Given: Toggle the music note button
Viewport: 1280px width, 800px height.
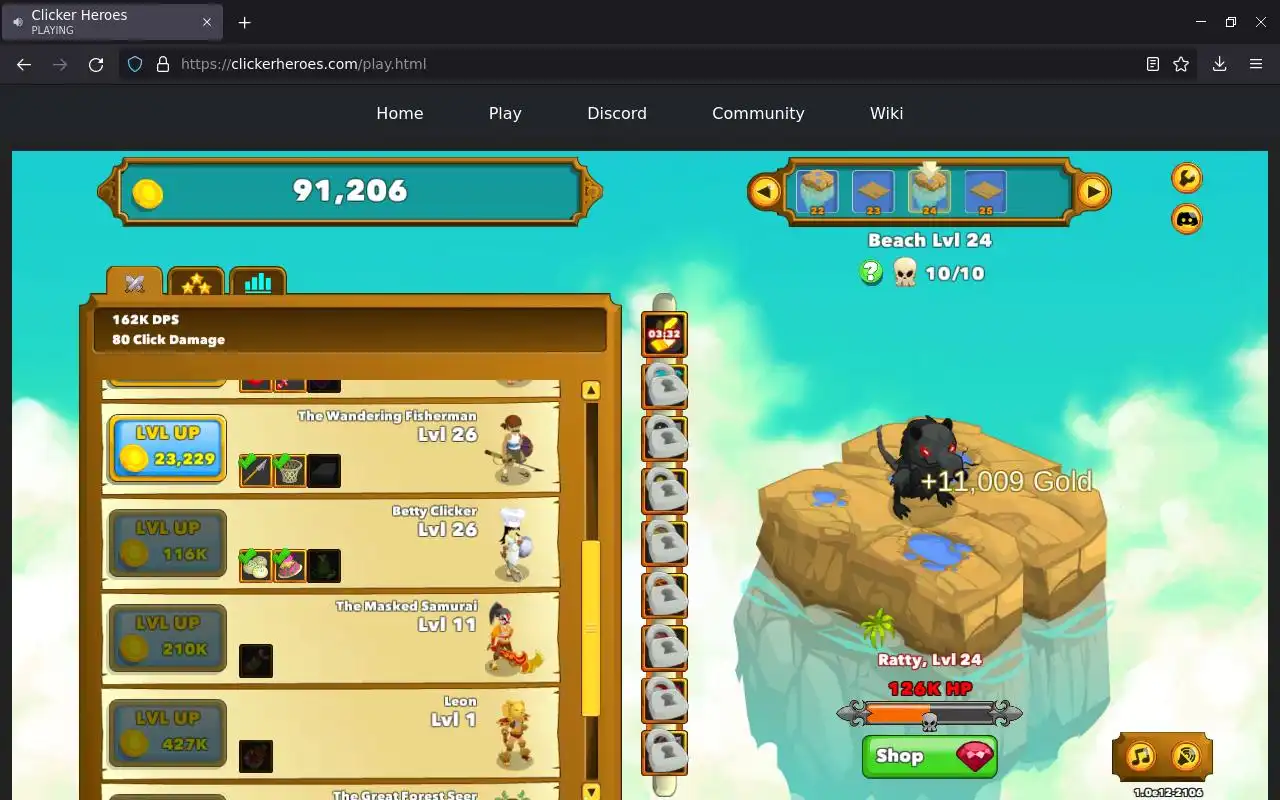Looking at the screenshot, I should (x=1140, y=756).
